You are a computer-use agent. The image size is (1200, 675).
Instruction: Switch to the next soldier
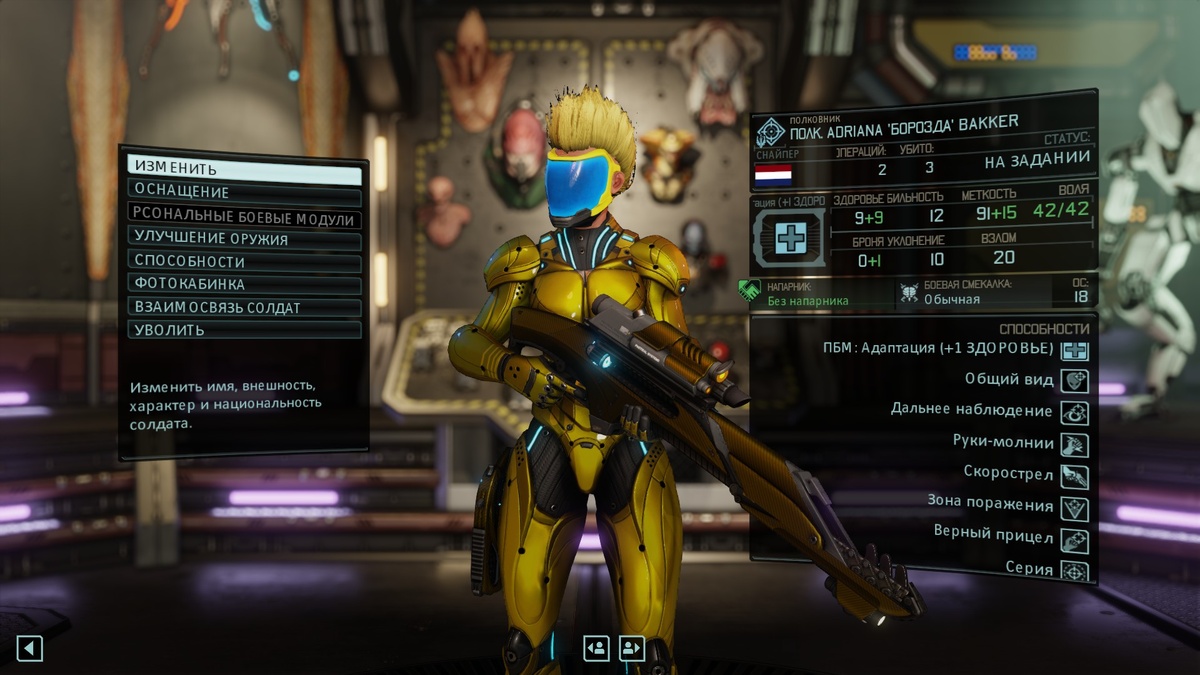point(631,648)
